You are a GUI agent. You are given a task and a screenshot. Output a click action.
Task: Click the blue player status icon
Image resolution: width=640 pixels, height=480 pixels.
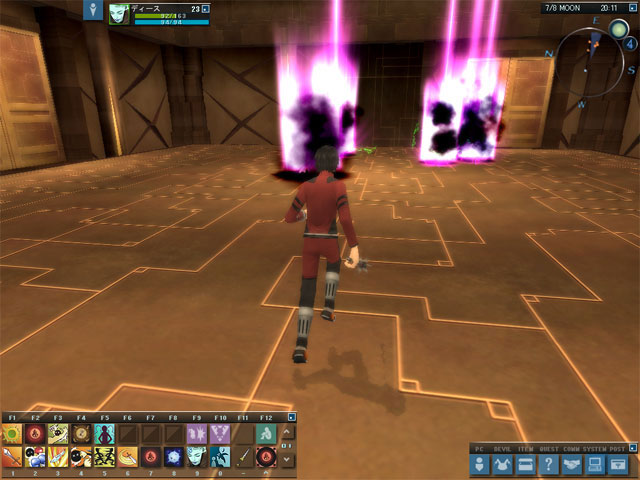(94, 11)
